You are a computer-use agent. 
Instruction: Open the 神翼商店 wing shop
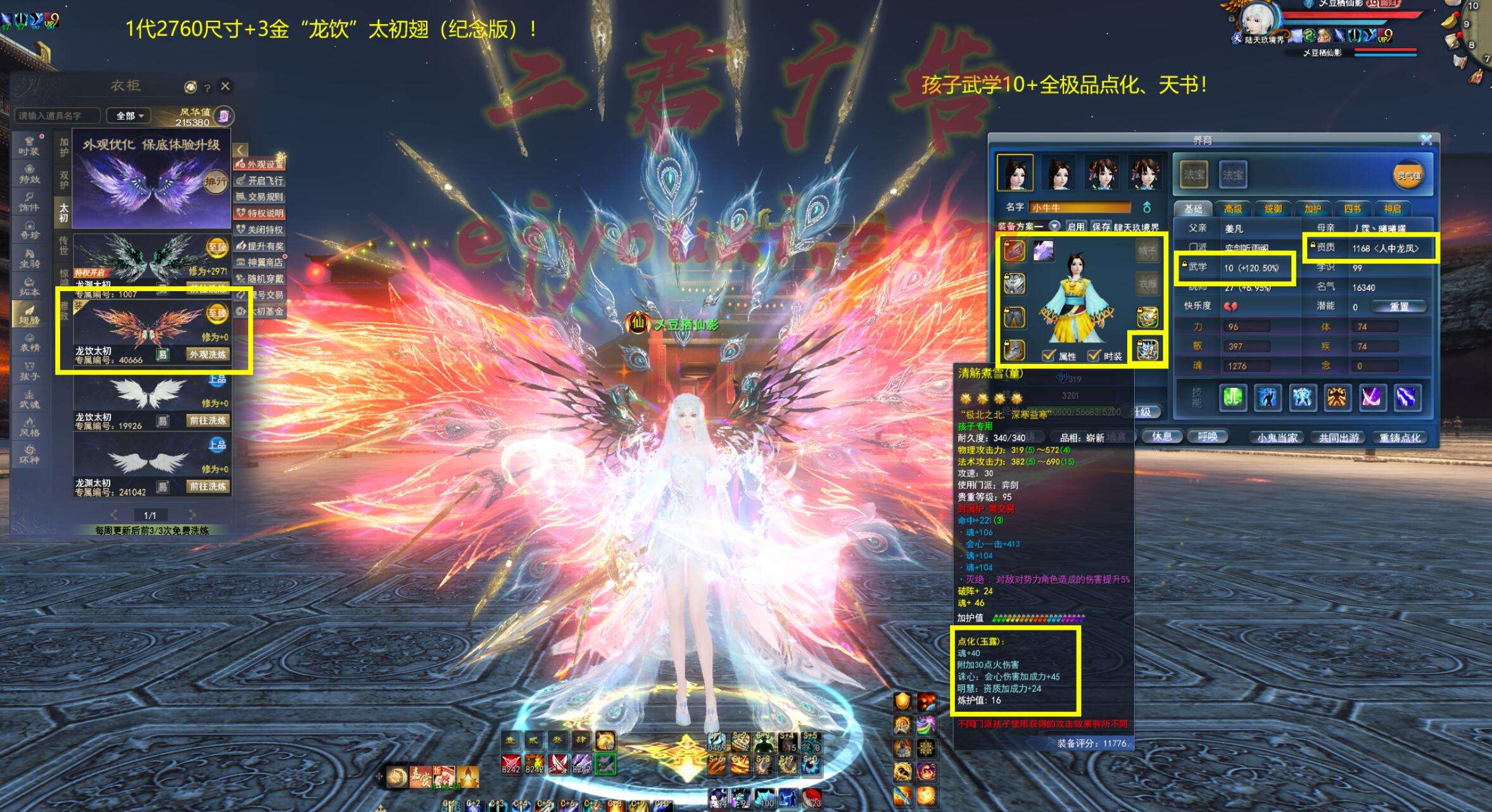point(261,262)
